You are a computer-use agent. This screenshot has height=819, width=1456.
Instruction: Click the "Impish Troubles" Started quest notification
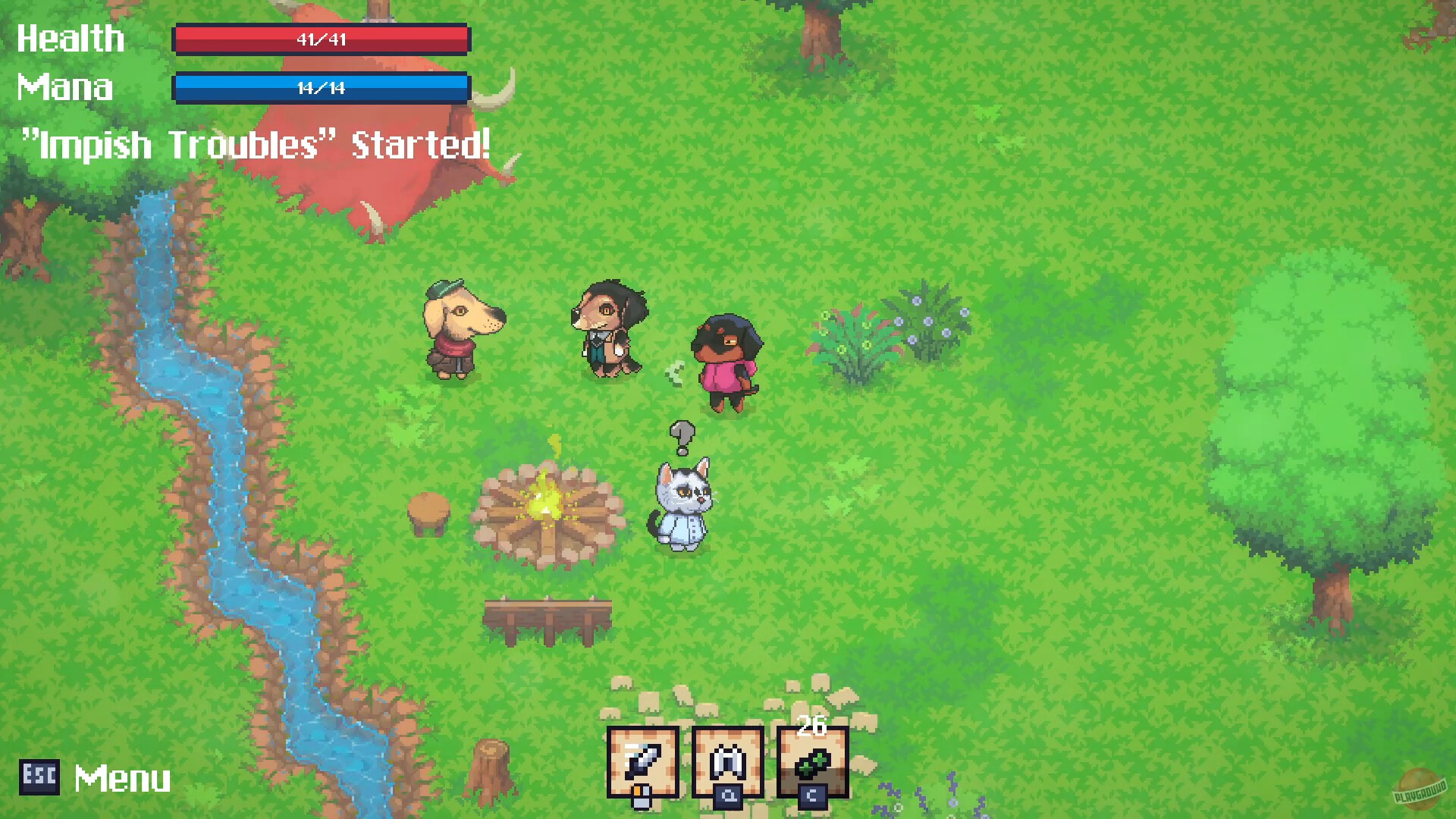pyautogui.click(x=258, y=144)
